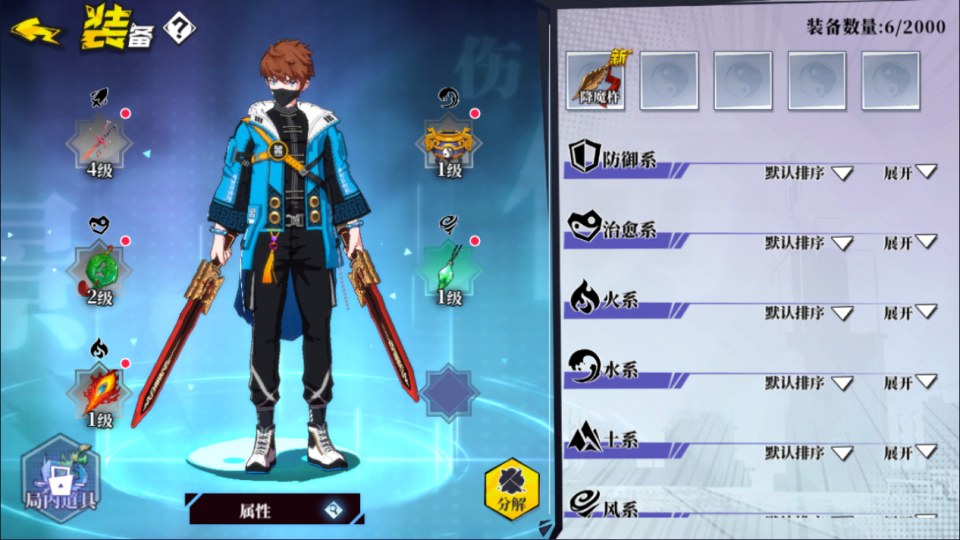Select the level 4 red sword slot
The image size is (960, 540).
[99, 142]
